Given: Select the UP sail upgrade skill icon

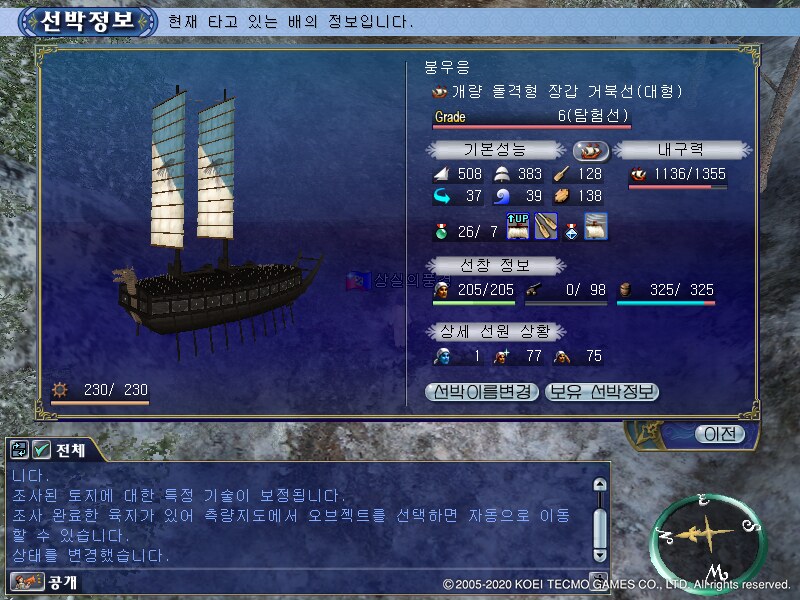Looking at the screenshot, I should (519, 227).
